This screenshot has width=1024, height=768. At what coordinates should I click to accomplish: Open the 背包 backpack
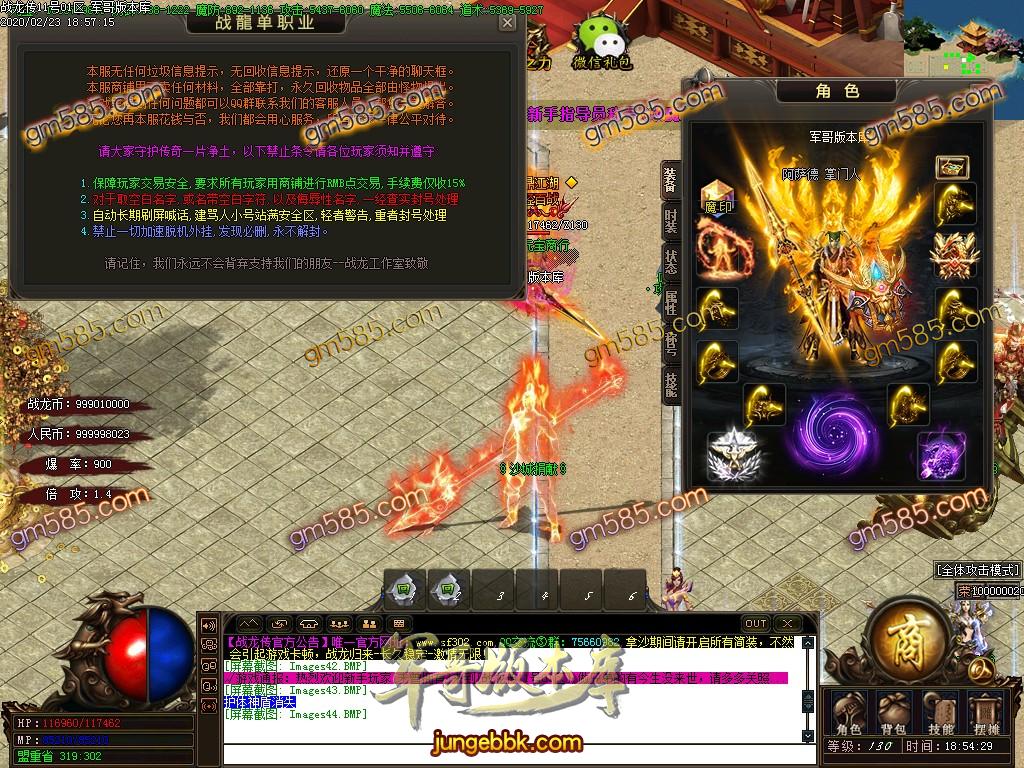click(894, 710)
